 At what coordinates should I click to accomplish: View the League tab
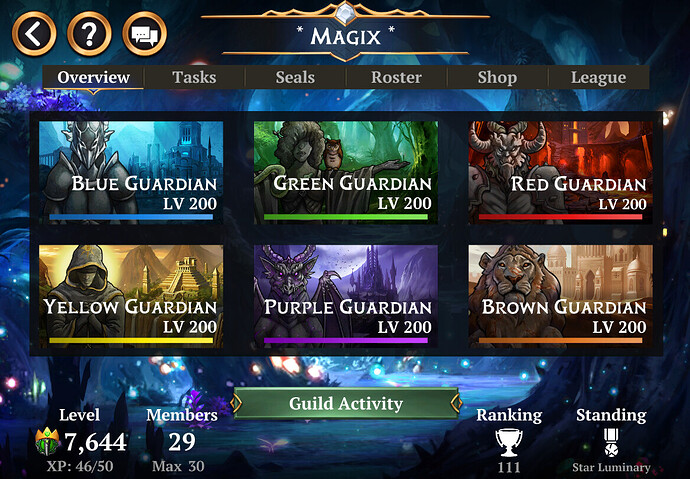[x=598, y=77]
